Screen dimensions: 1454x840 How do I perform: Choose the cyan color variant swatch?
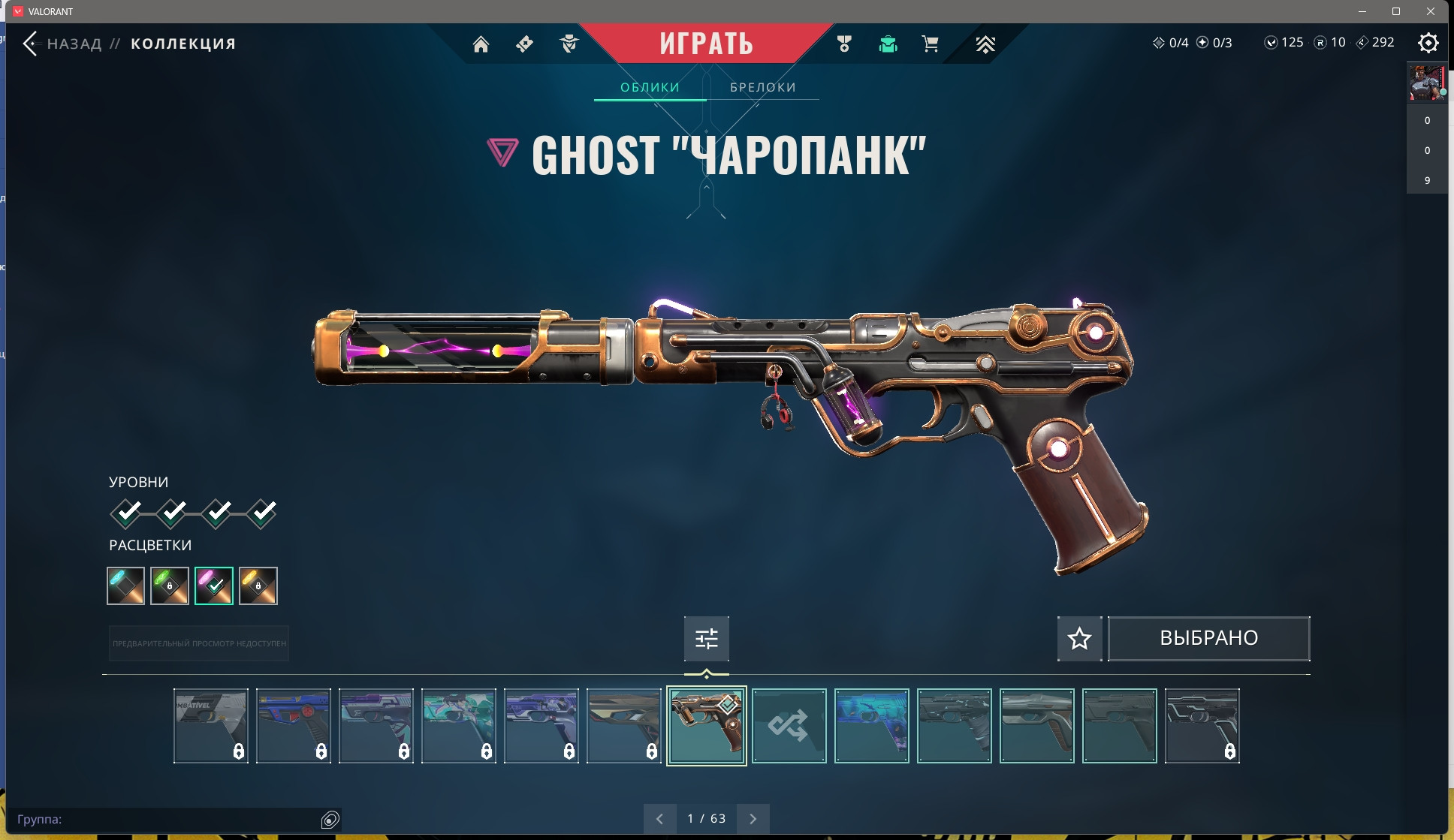[x=125, y=586]
